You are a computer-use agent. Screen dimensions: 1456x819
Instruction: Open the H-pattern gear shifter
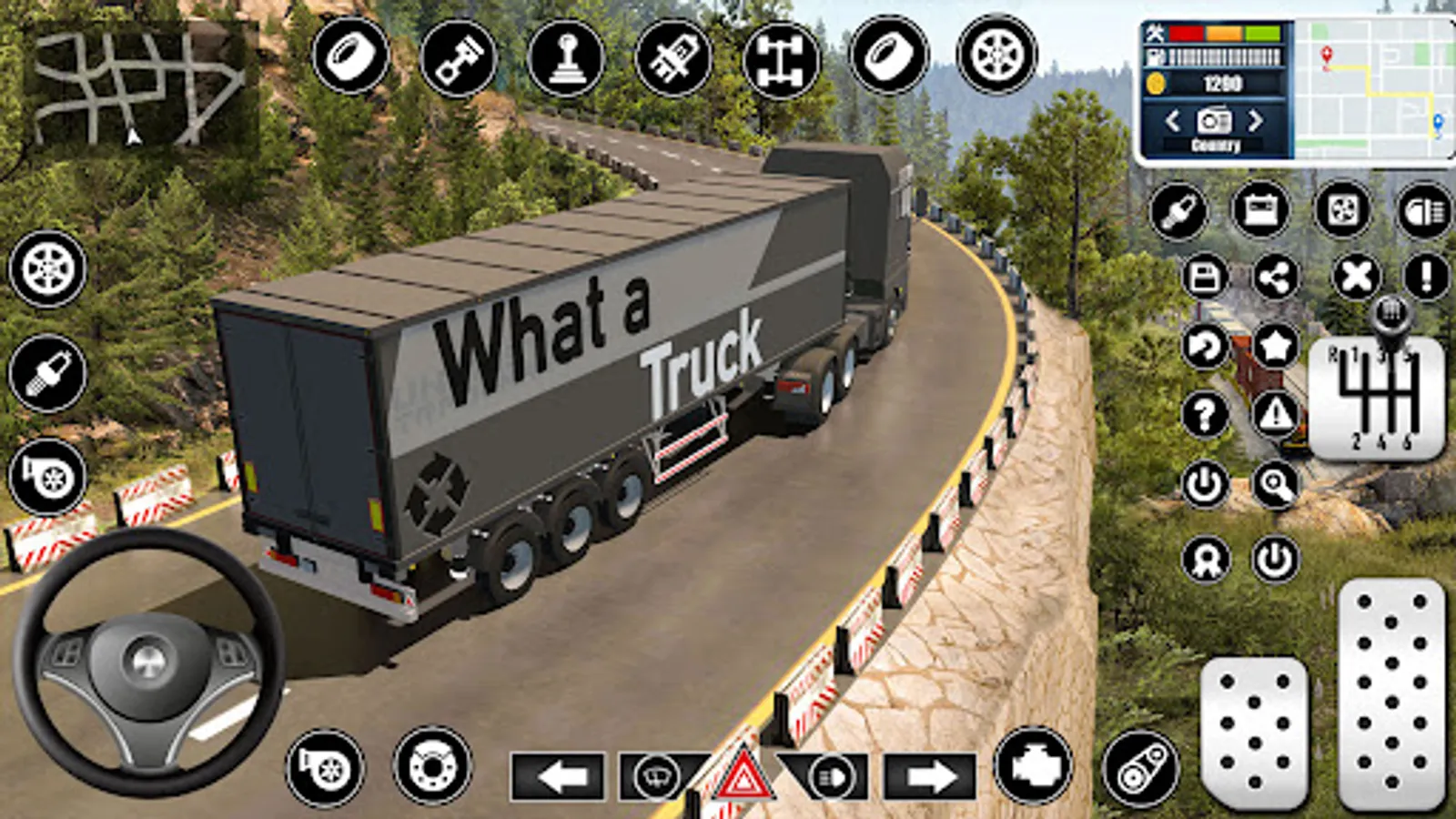(x=1375, y=396)
